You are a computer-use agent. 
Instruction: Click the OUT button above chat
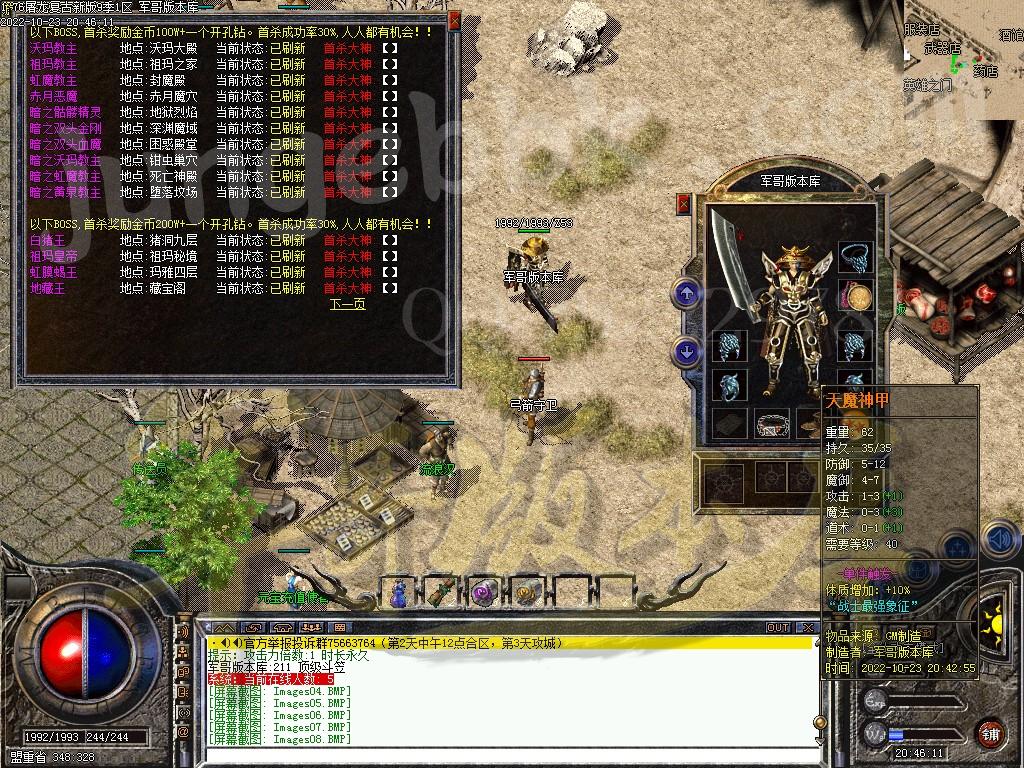click(x=778, y=628)
